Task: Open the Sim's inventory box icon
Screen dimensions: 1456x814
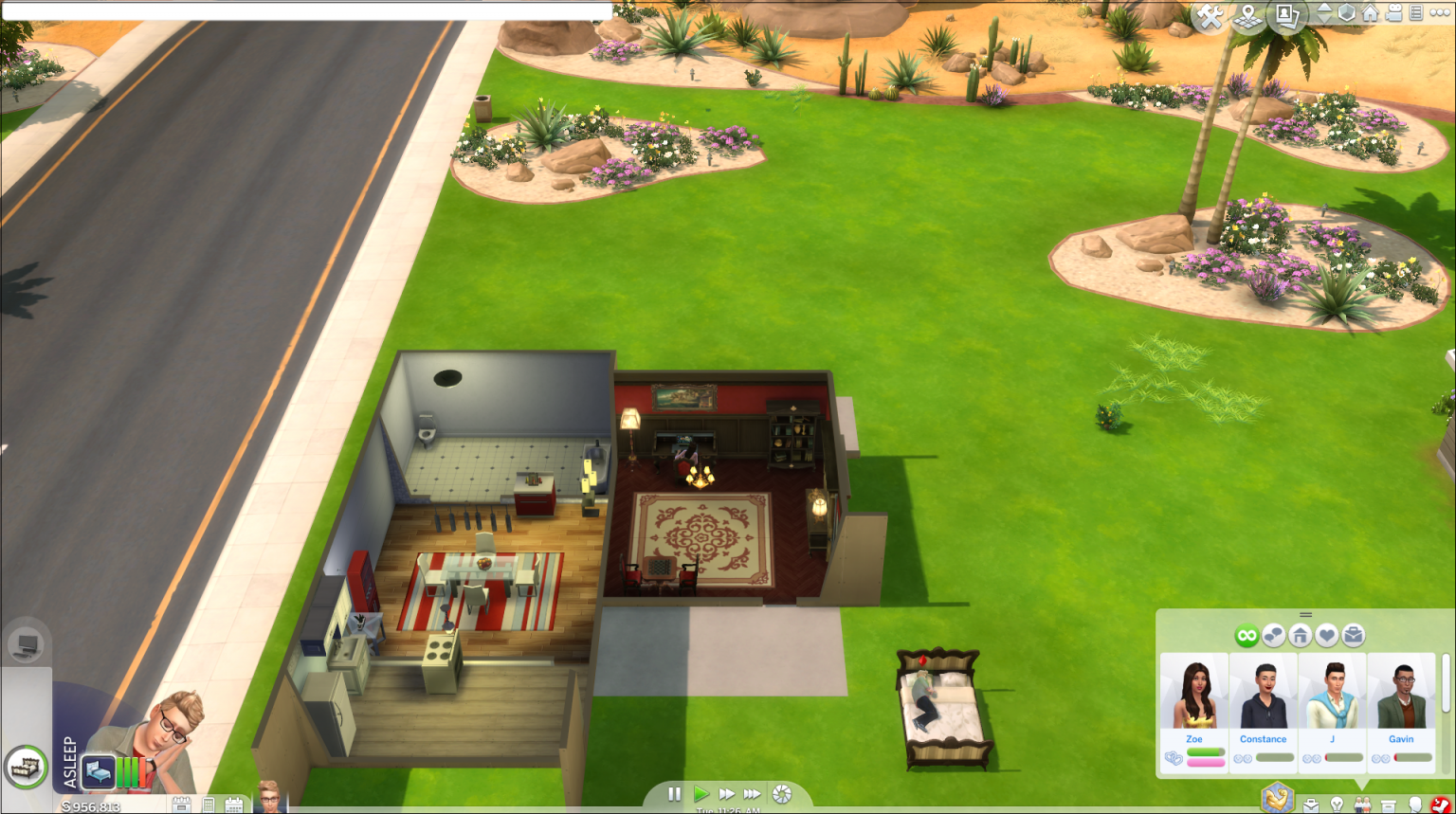Action: click(x=1388, y=805)
